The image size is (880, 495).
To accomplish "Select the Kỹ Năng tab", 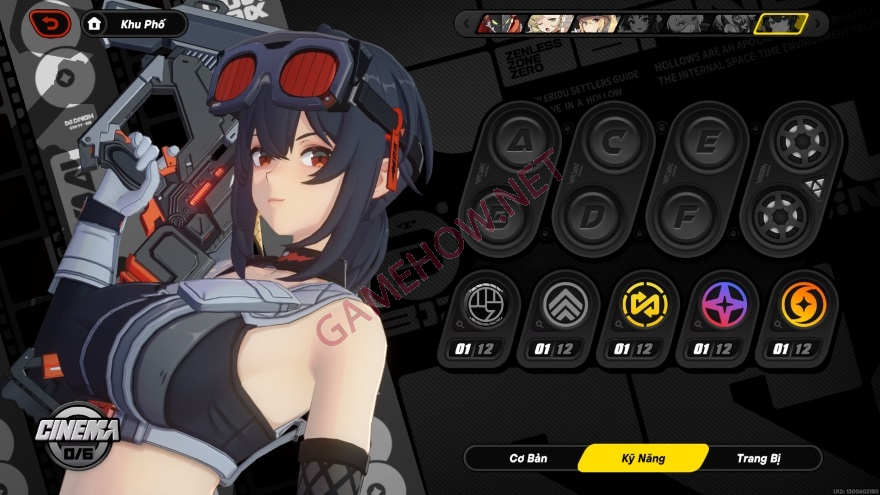I will click(x=641, y=459).
